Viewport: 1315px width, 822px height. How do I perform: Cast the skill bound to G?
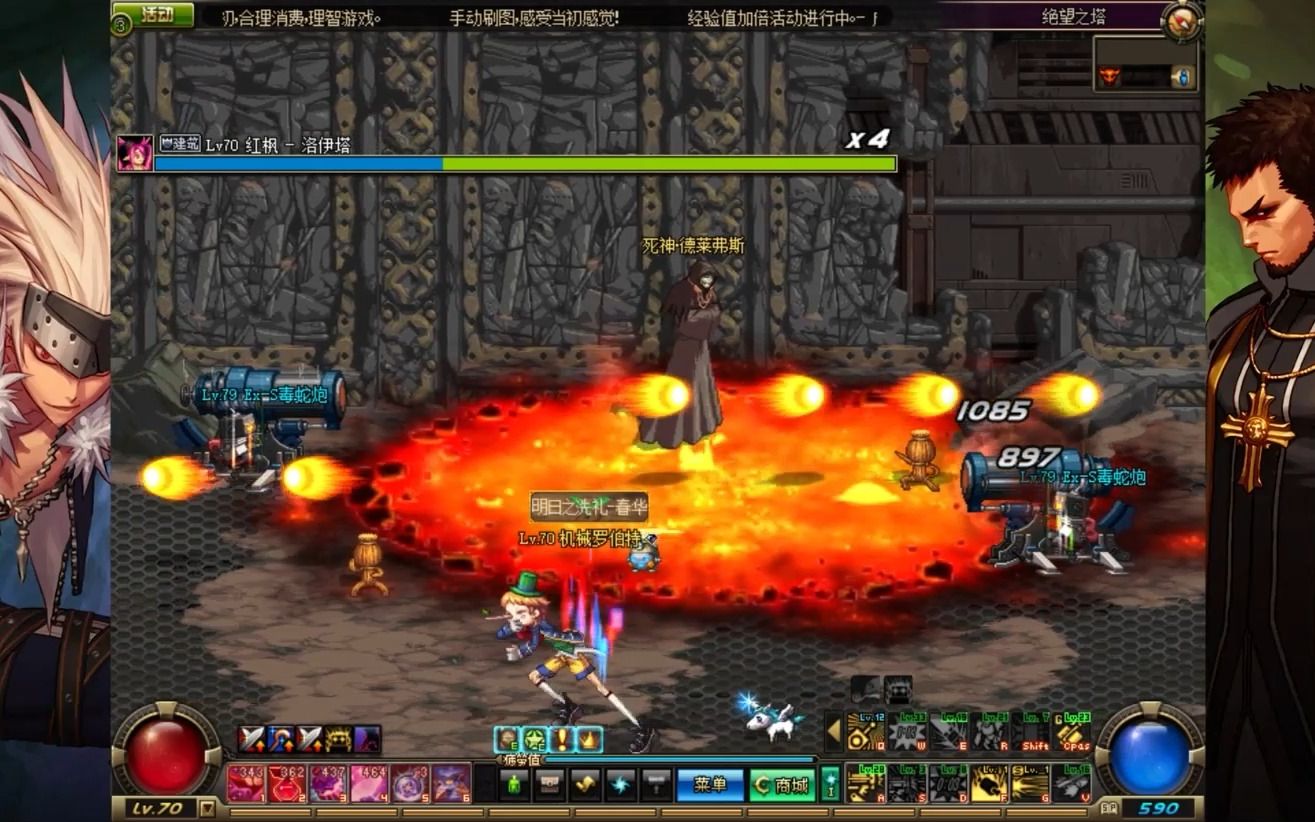click(1030, 783)
